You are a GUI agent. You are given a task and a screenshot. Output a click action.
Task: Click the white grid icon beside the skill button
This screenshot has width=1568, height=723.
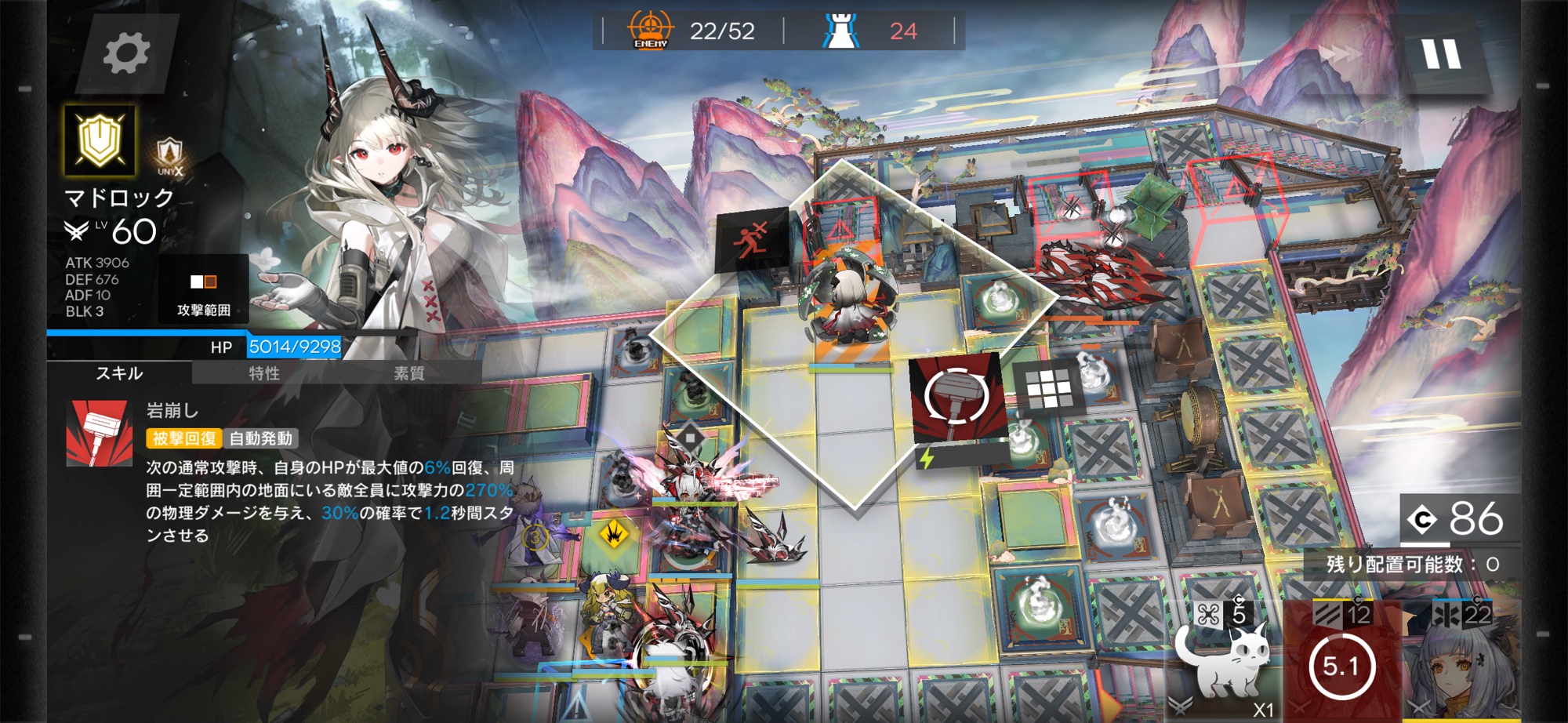point(1048,387)
